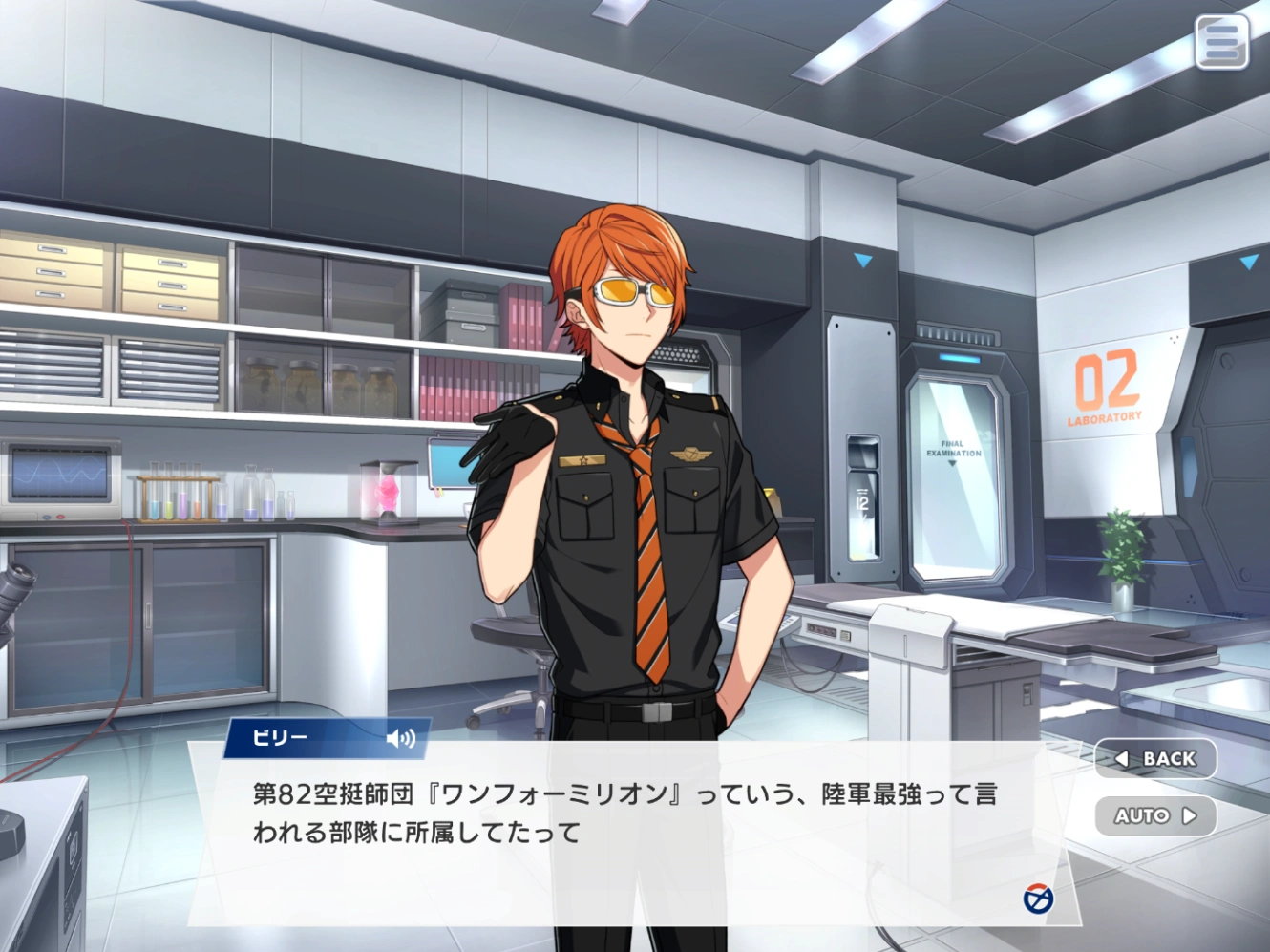The width and height of the screenshot is (1270, 952).
Task: Open the hamburger menu
Action: point(1221,43)
